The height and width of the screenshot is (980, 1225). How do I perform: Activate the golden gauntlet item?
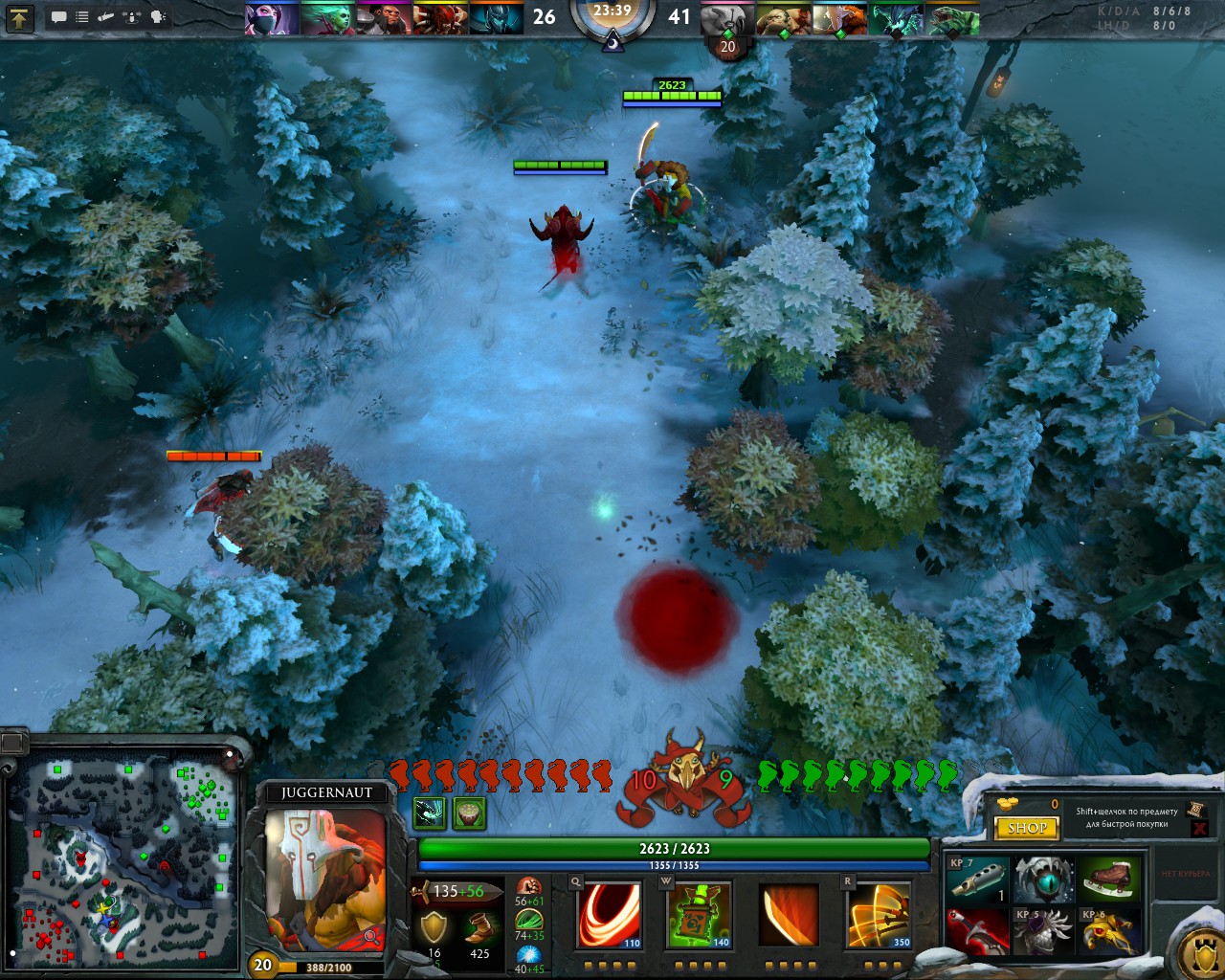coord(1108,931)
